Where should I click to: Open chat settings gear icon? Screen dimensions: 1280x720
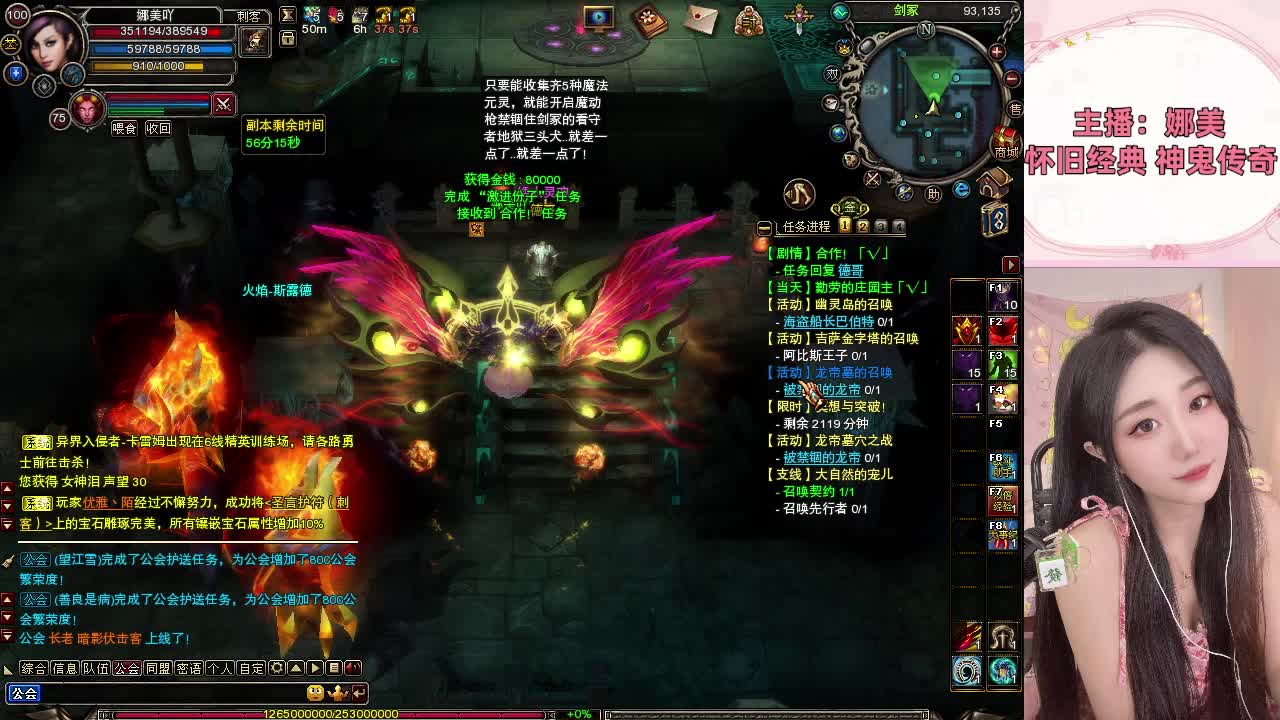click(x=277, y=668)
